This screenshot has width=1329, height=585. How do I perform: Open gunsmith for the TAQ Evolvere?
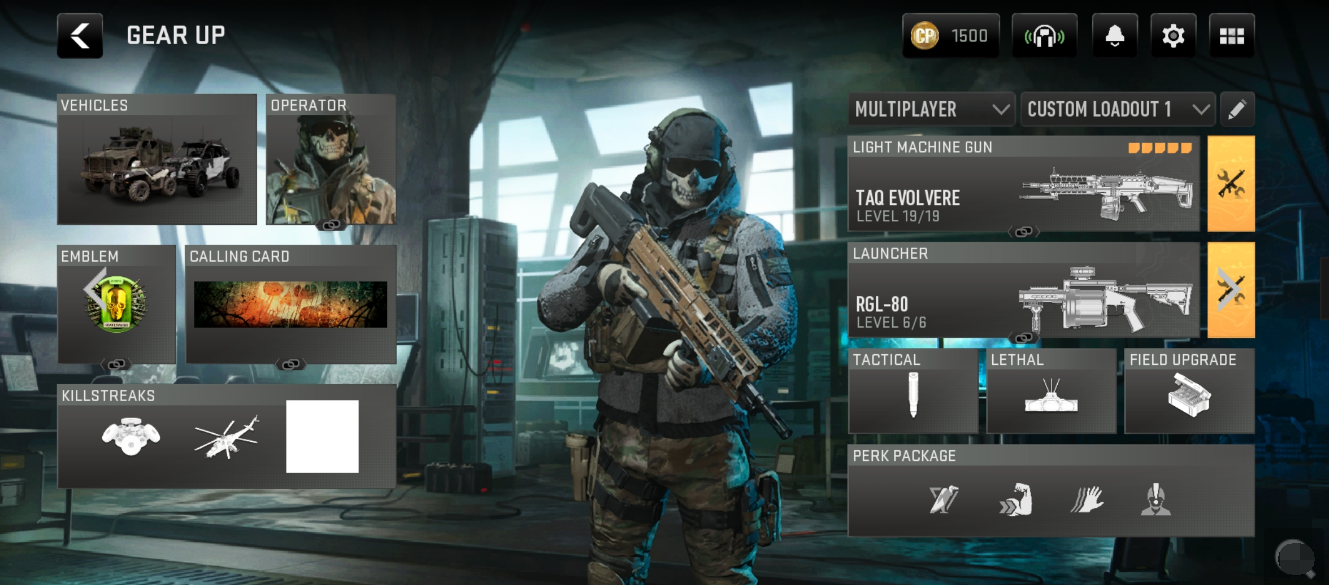pyautogui.click(x=1230, y=185)
